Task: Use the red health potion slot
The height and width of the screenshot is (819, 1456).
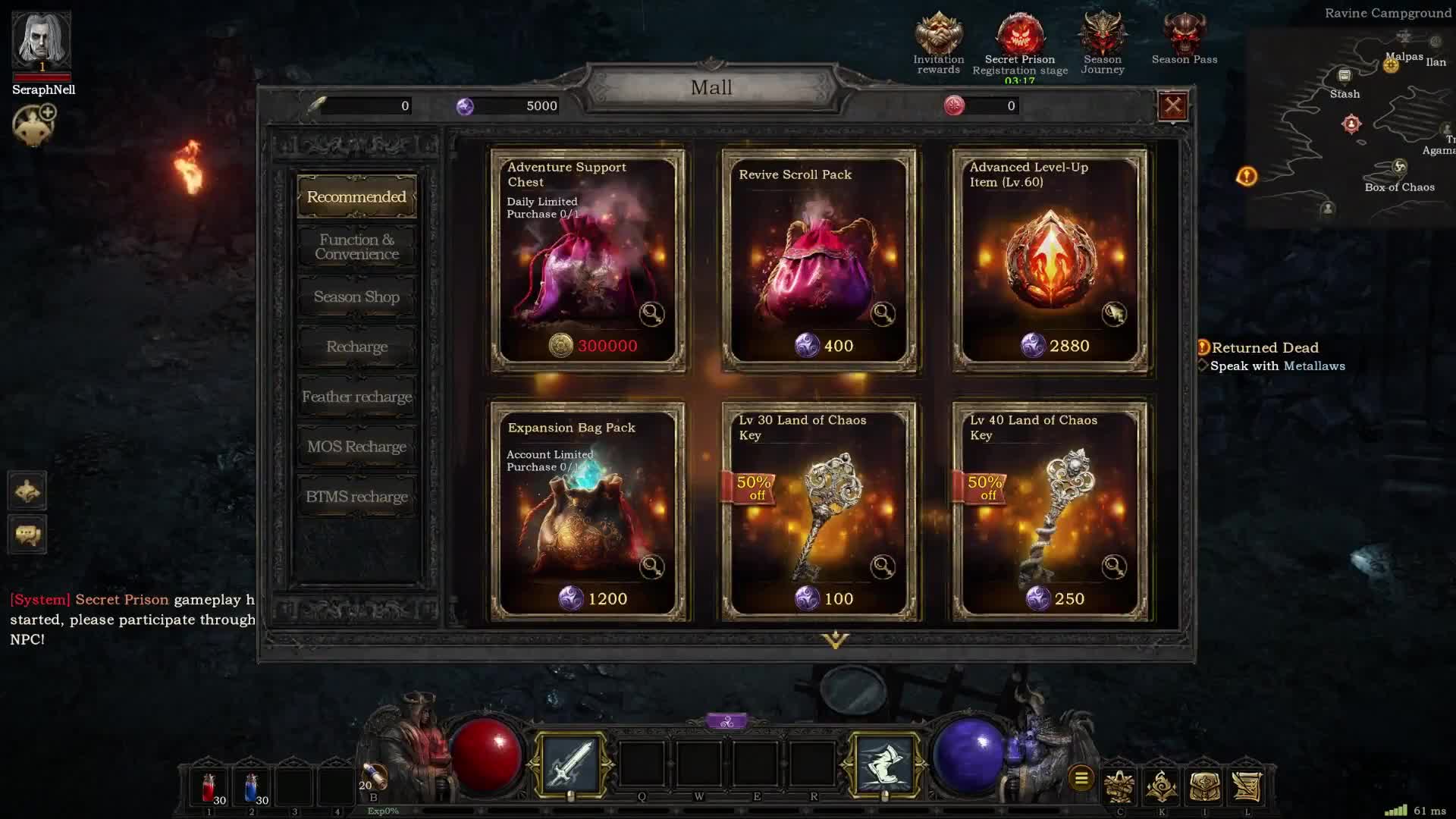Action: tap(210, 789)
